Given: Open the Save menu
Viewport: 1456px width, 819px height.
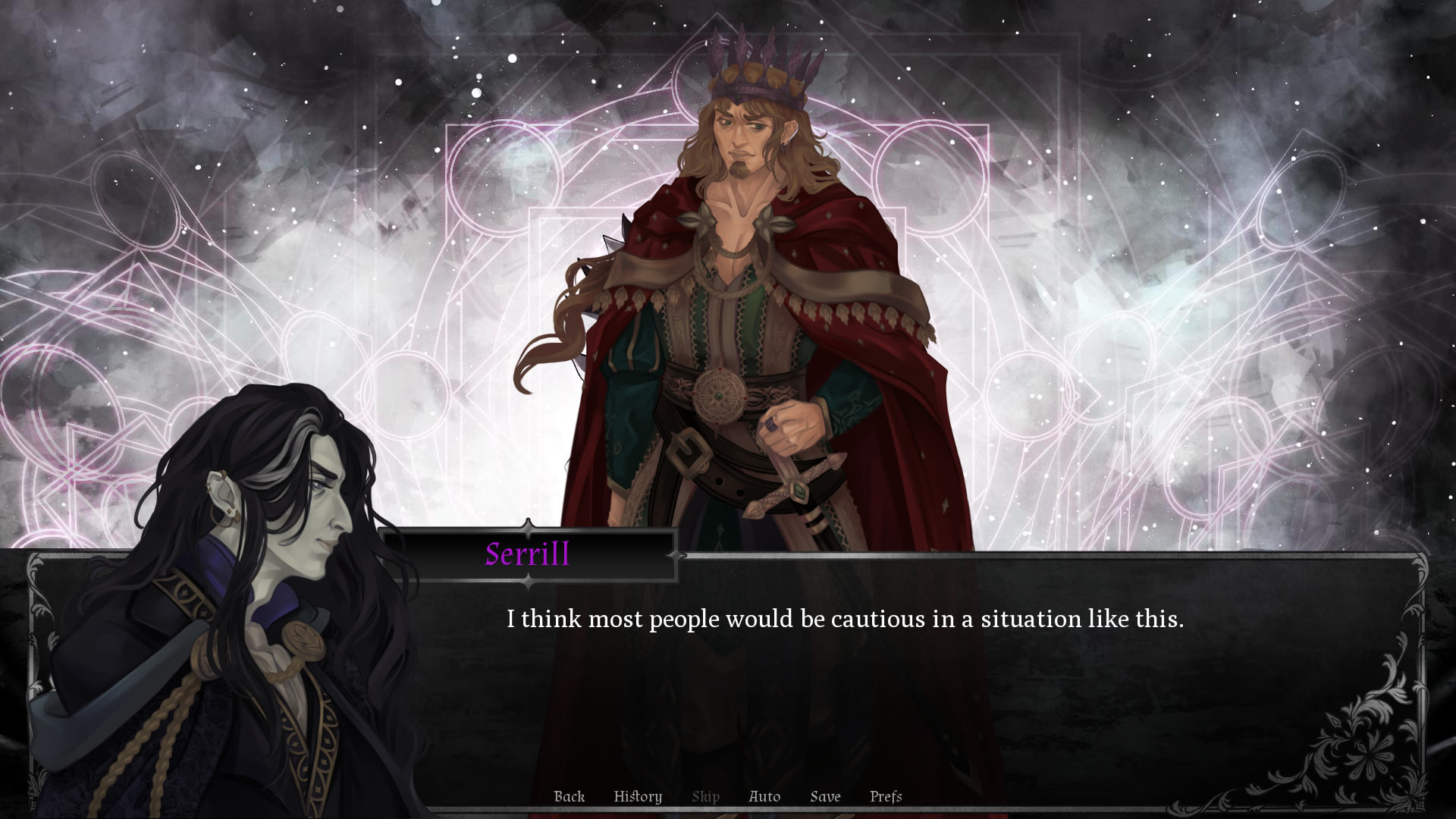Looking at the screenshot, I should (x=825, y=796).
